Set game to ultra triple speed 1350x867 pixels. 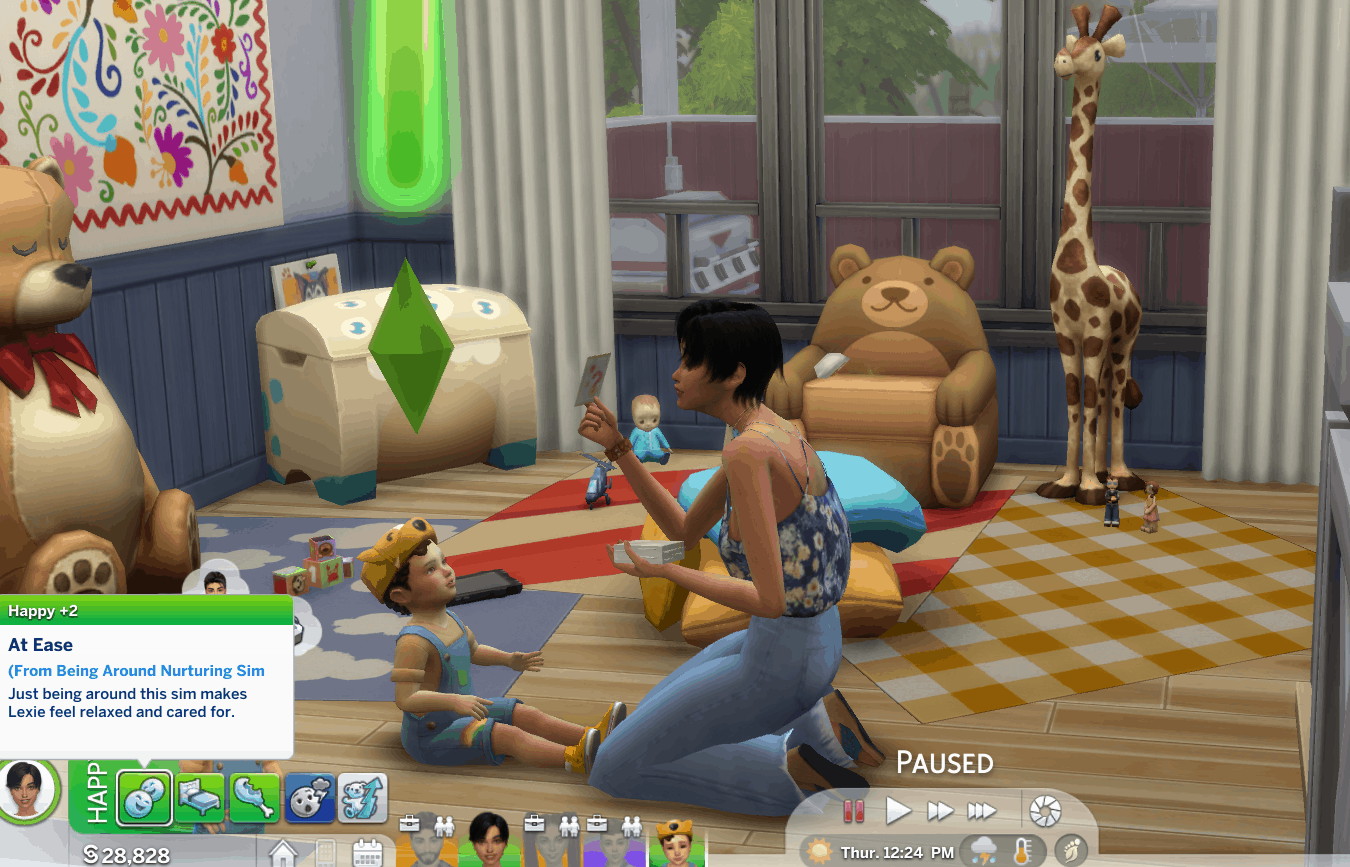coord(982,810)
